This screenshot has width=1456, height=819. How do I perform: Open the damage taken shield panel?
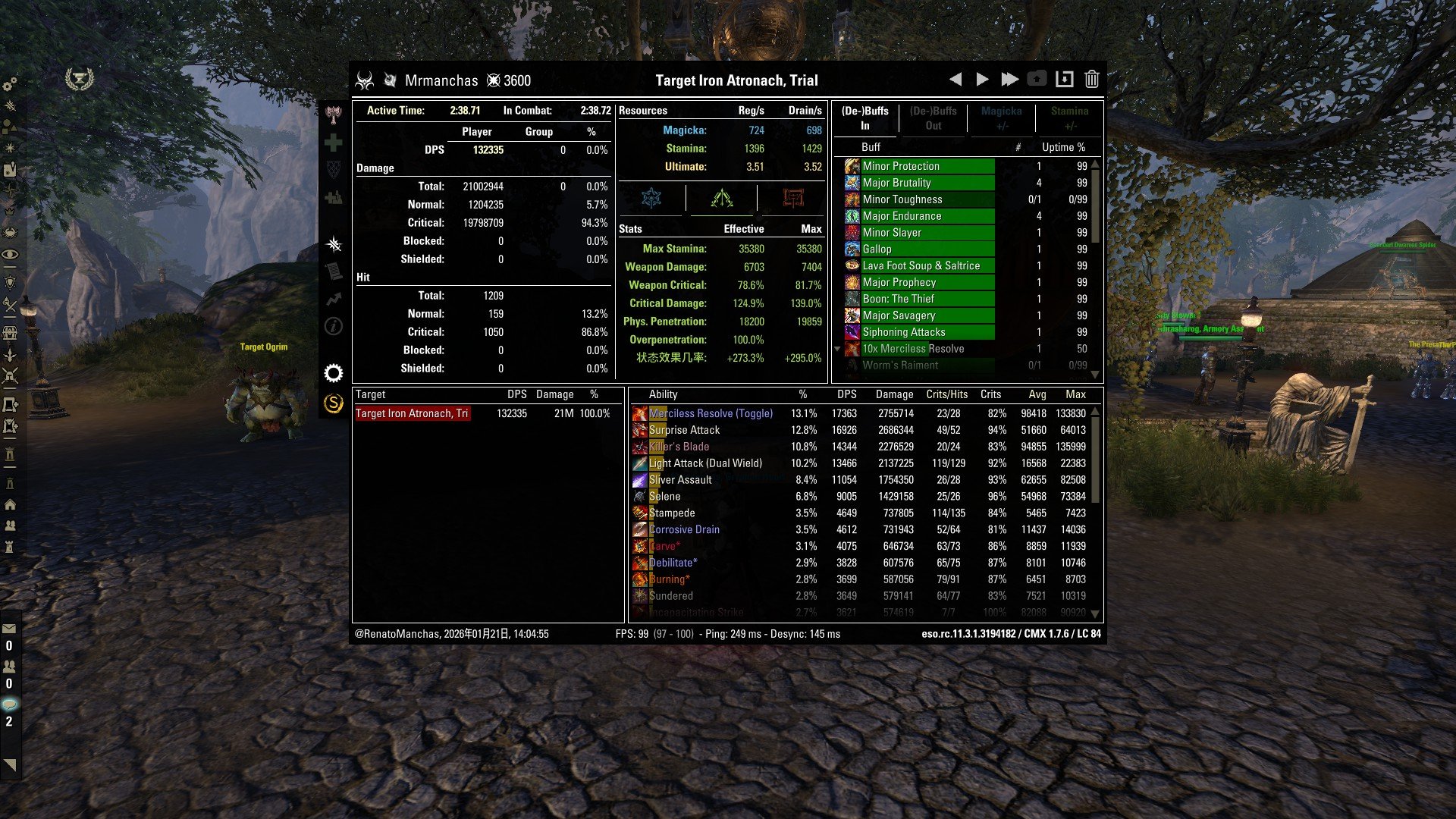334,168
